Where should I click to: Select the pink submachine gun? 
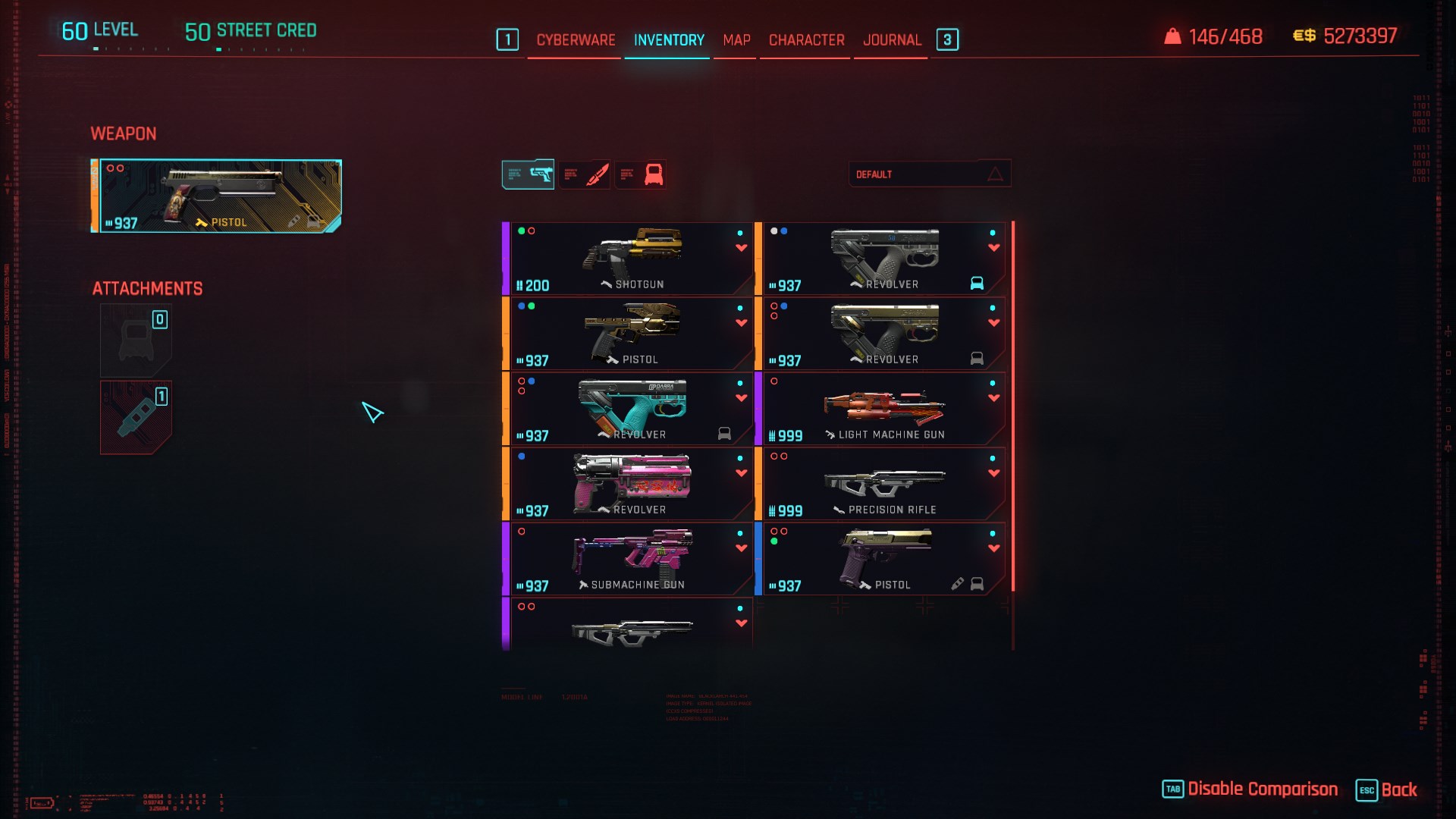629,559
